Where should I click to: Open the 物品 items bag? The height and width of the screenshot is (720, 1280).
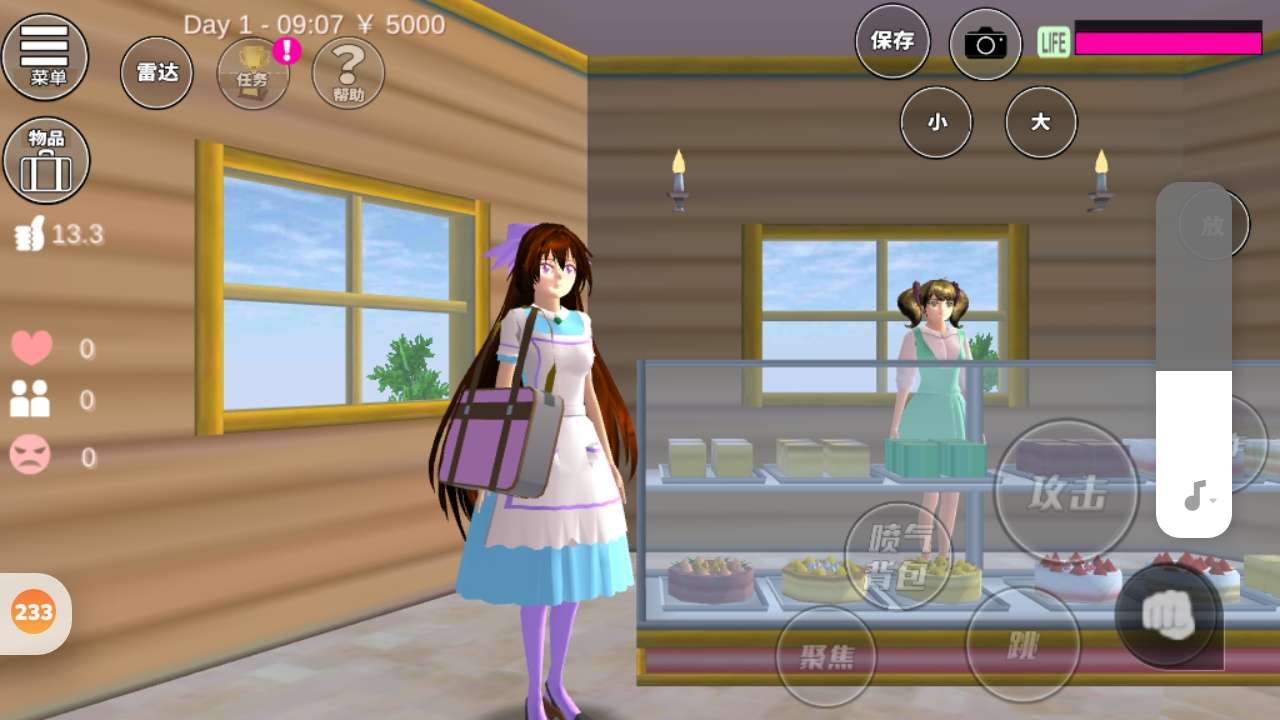(46, 160)
